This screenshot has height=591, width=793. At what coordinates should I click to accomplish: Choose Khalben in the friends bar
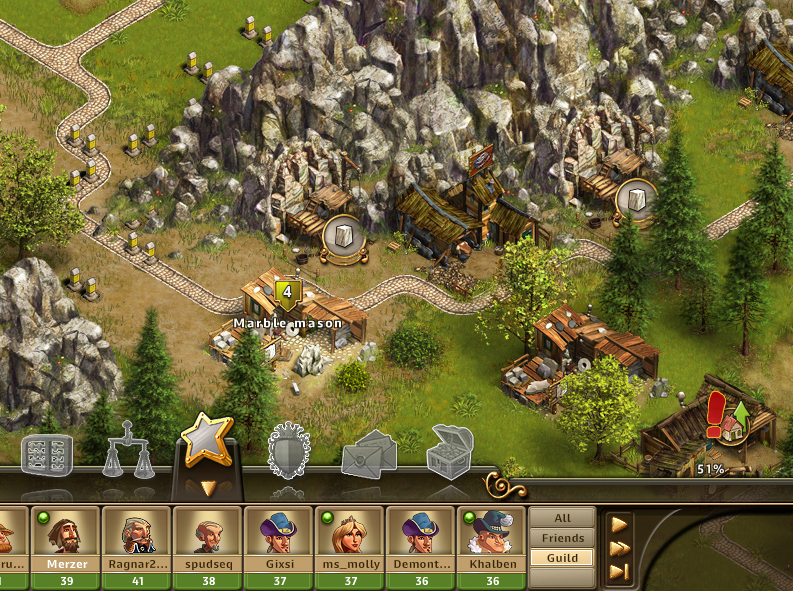click(491, 533)
